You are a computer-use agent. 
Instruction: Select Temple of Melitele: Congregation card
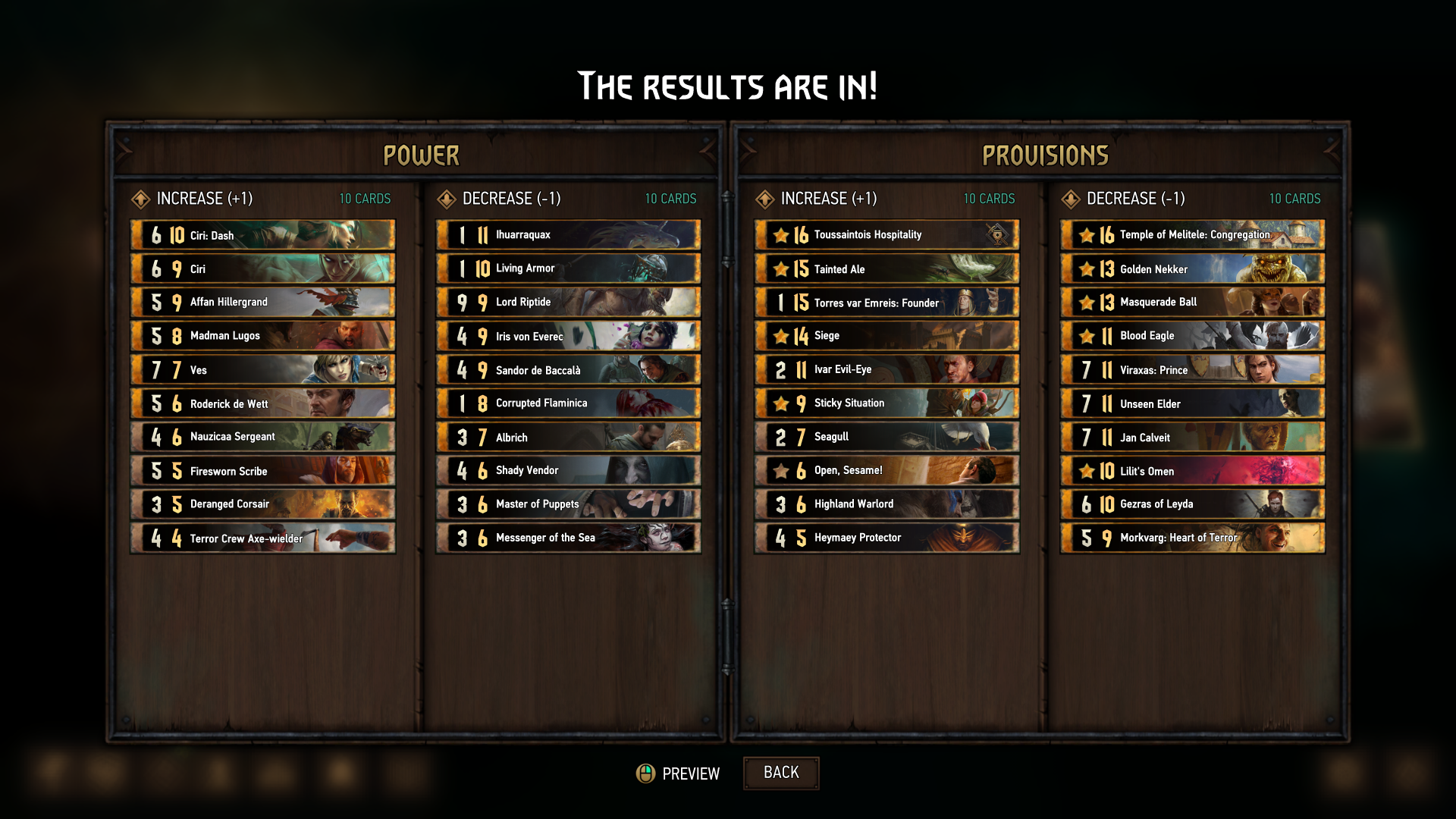(x=1192, y=235)
